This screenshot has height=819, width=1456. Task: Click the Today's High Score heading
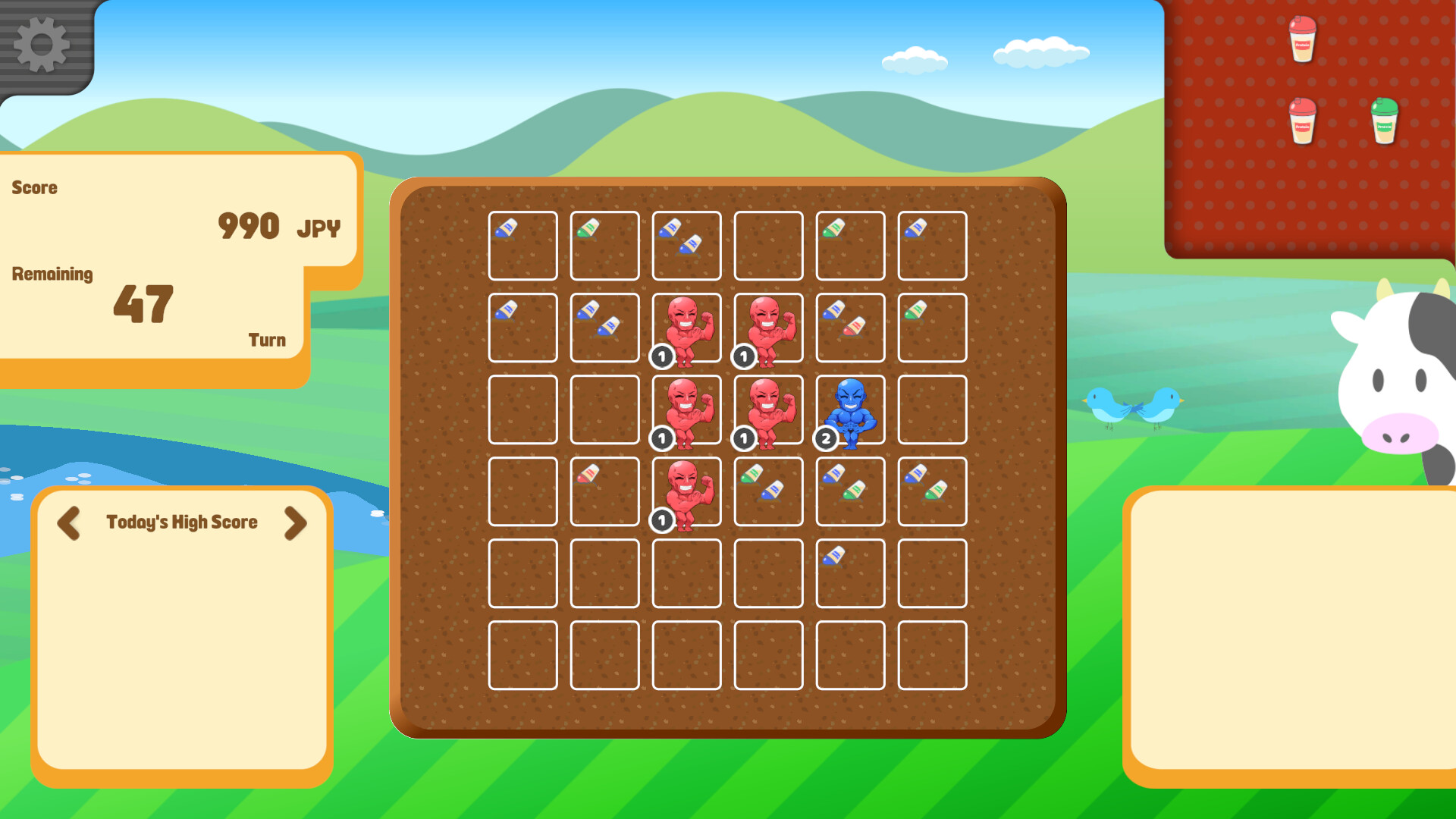[x=182, y=523]
